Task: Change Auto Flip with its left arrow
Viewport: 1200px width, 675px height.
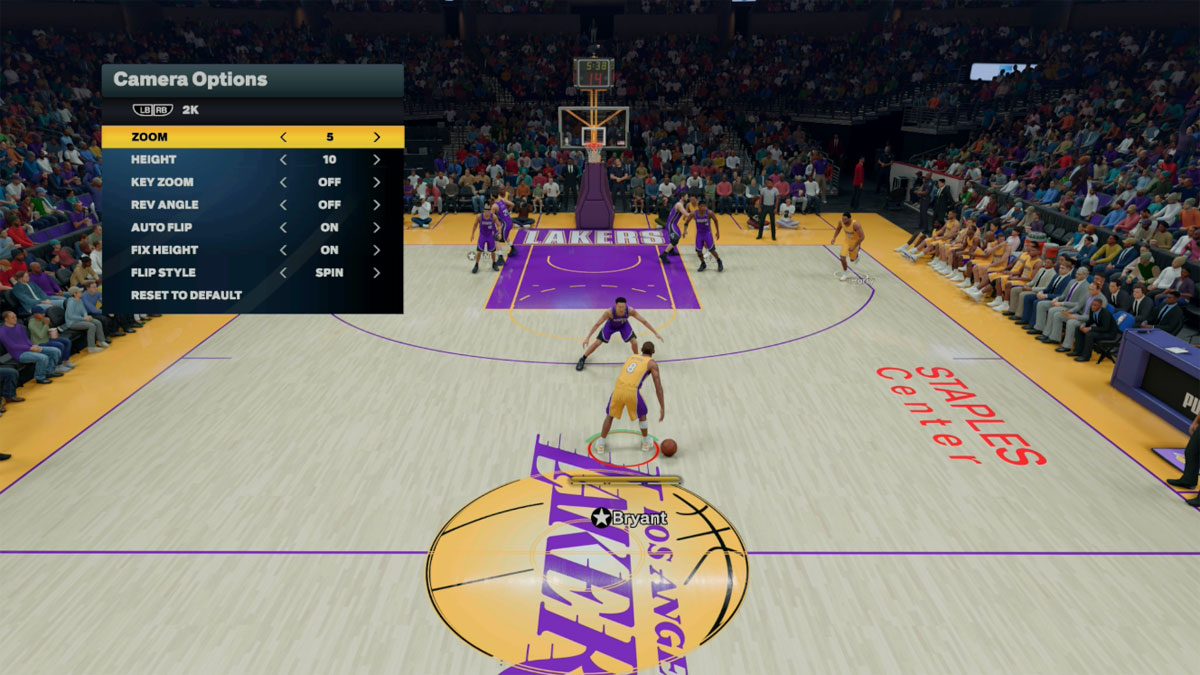Action: [283, 227]
